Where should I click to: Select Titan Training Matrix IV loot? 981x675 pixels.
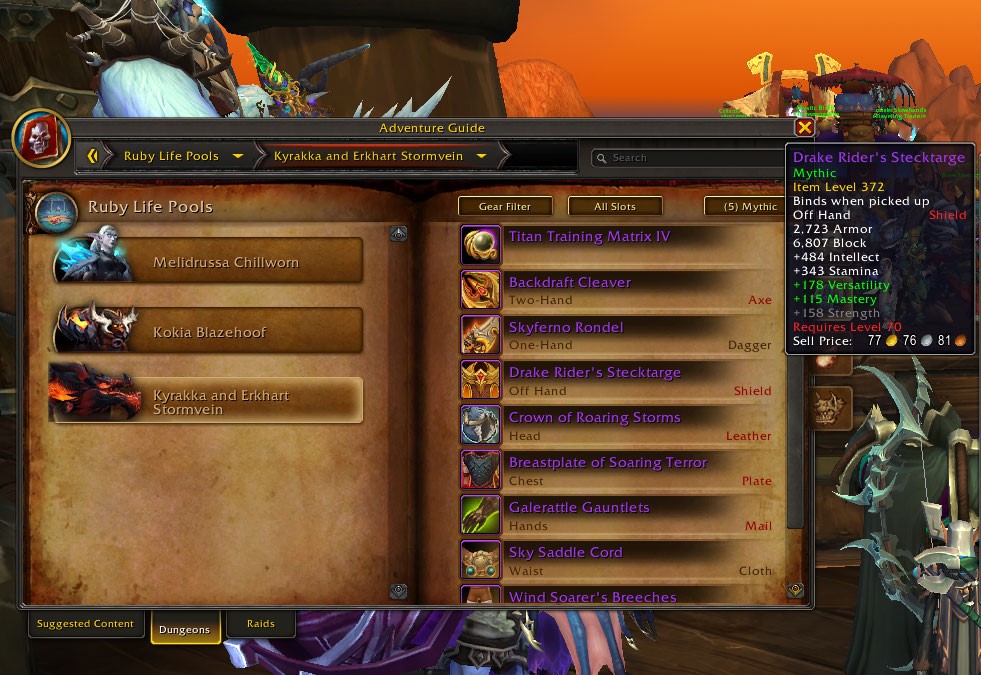tap(589, 237)
